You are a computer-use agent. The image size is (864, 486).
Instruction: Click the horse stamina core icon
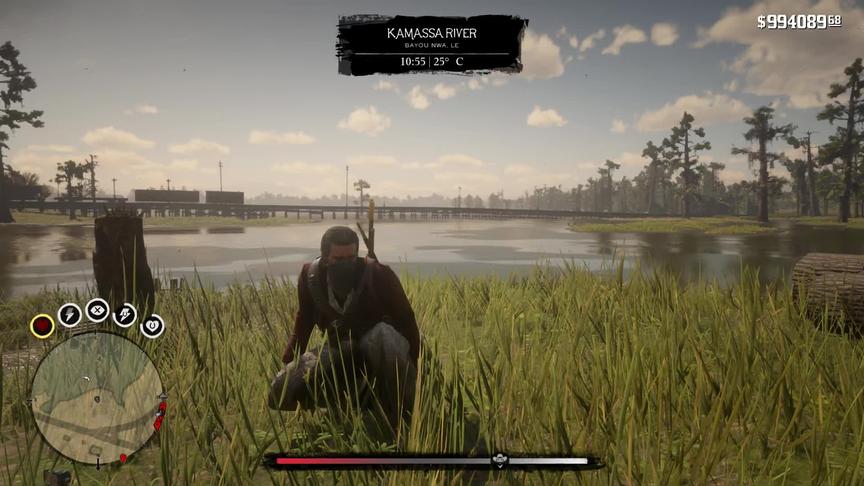tap(125, 315)
